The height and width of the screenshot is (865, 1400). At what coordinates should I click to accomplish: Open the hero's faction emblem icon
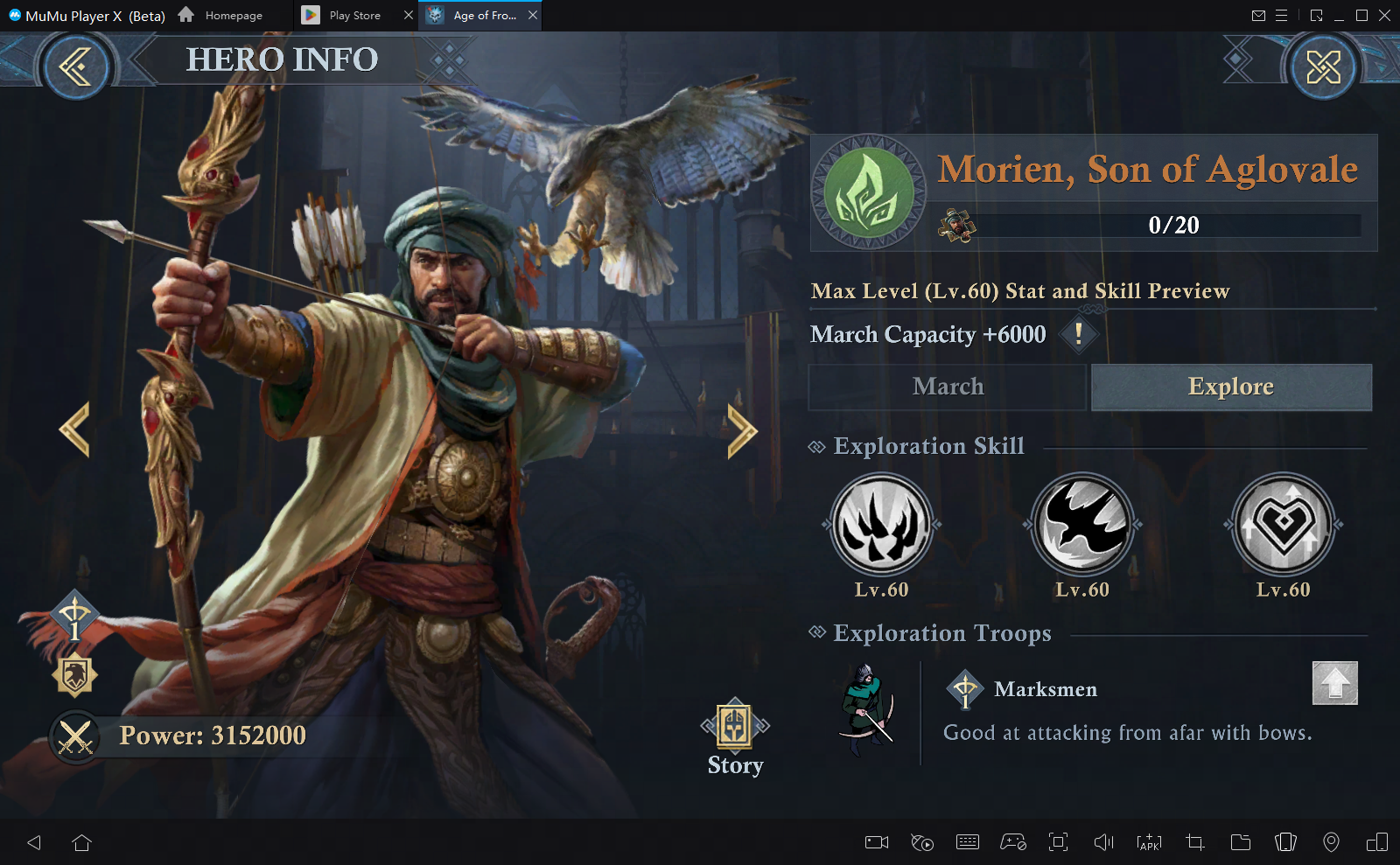(x=869, y=192)
